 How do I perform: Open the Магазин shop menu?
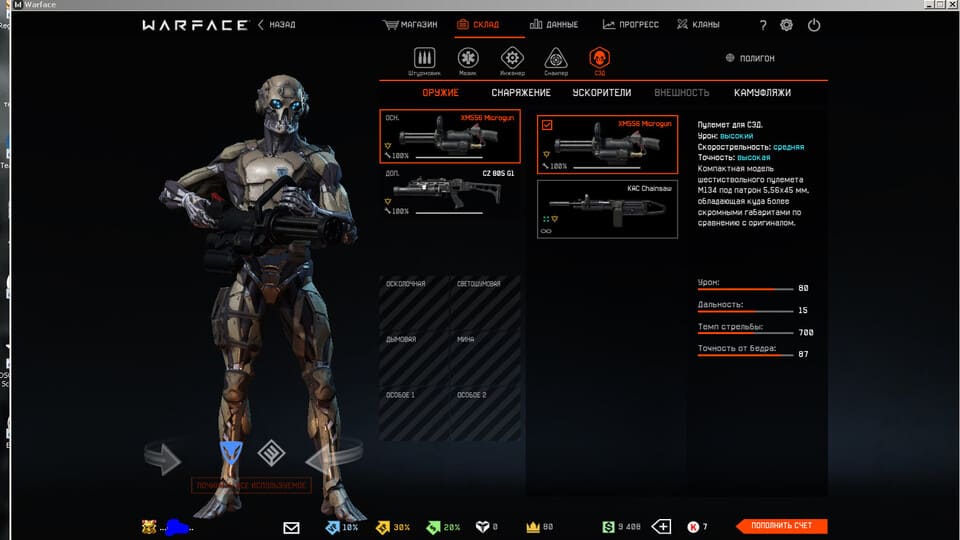click(x=411, y=24)
